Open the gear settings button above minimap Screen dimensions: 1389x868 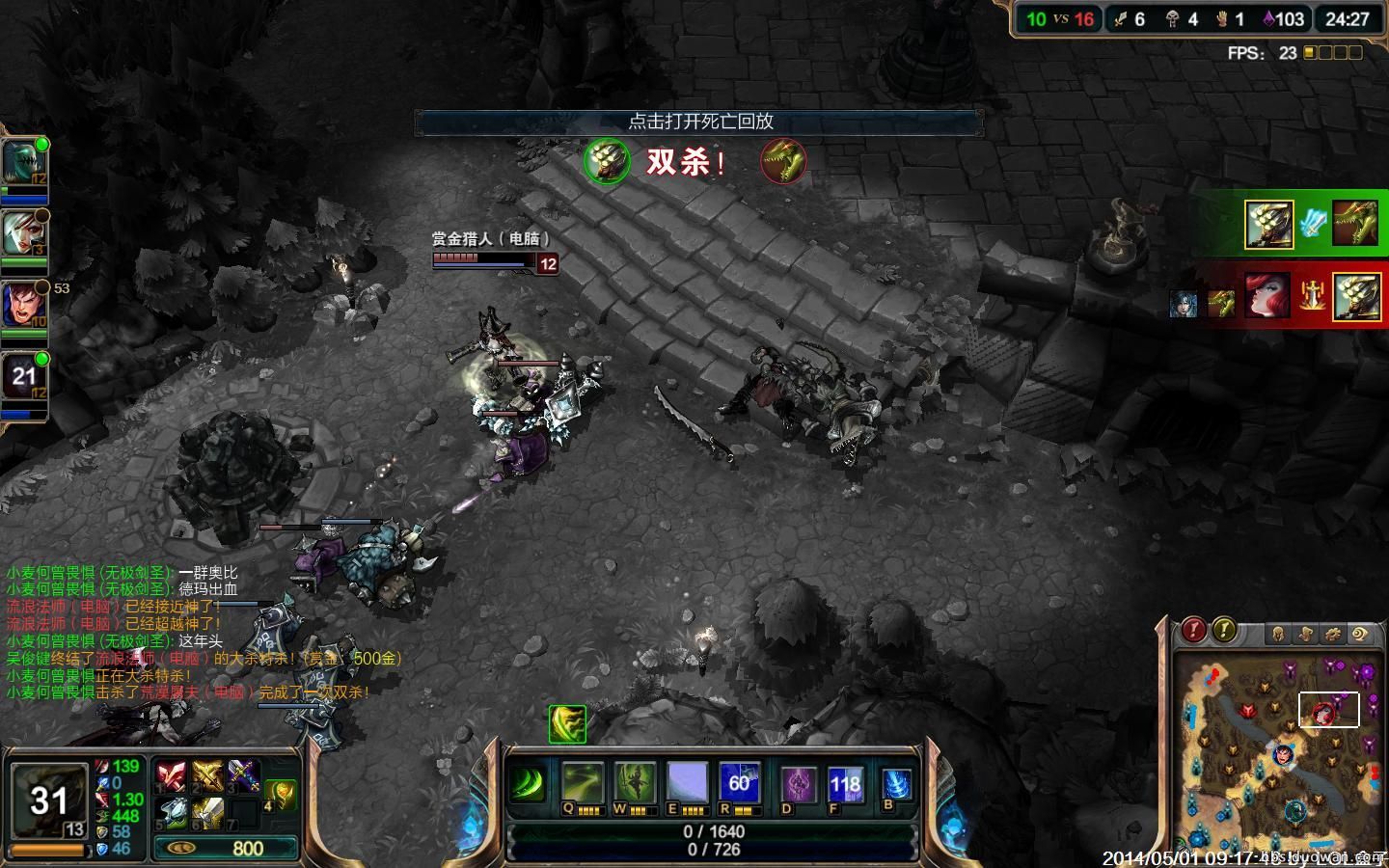point(1333,634)
